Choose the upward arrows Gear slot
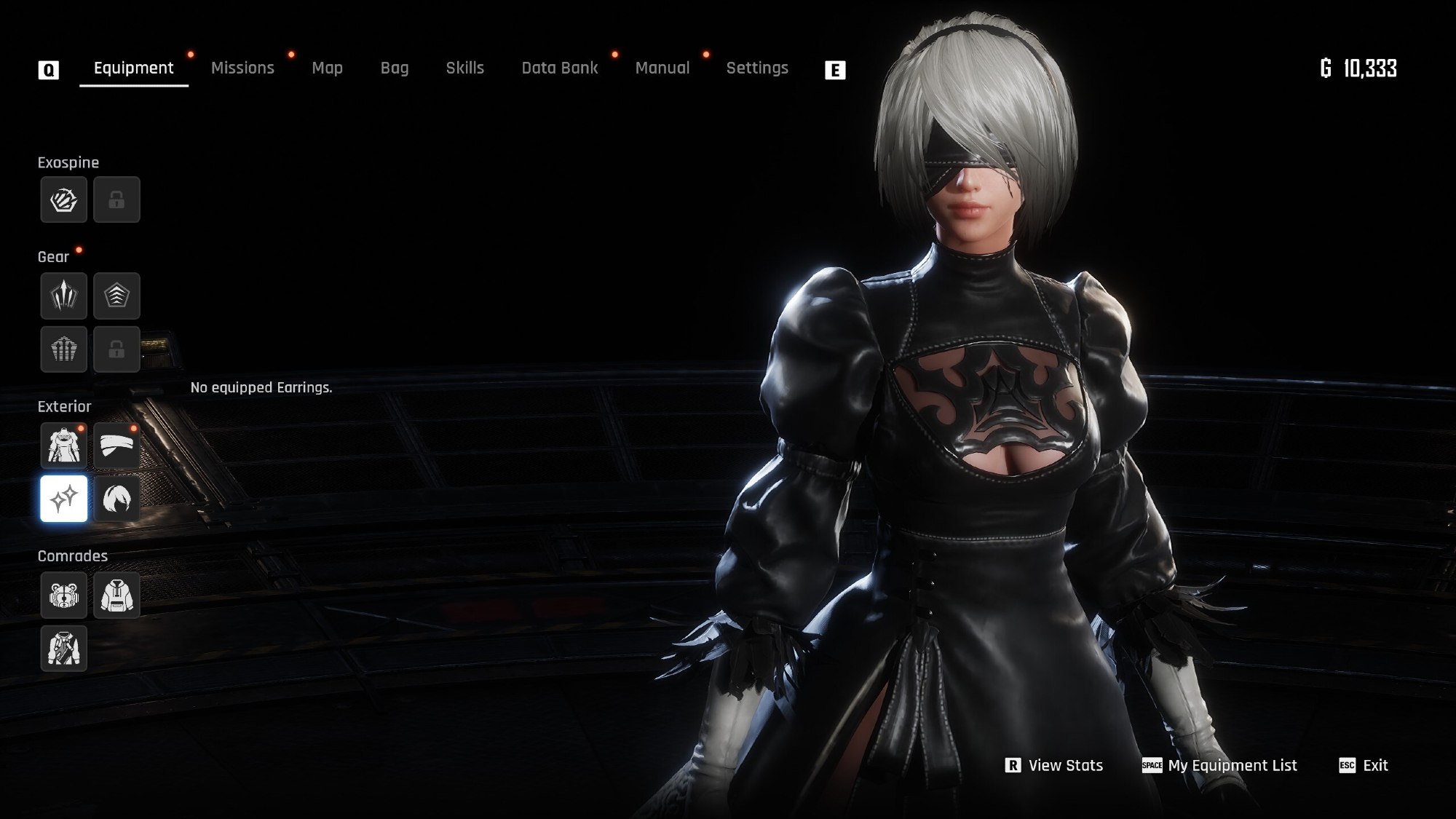 [x=64, y=296]
